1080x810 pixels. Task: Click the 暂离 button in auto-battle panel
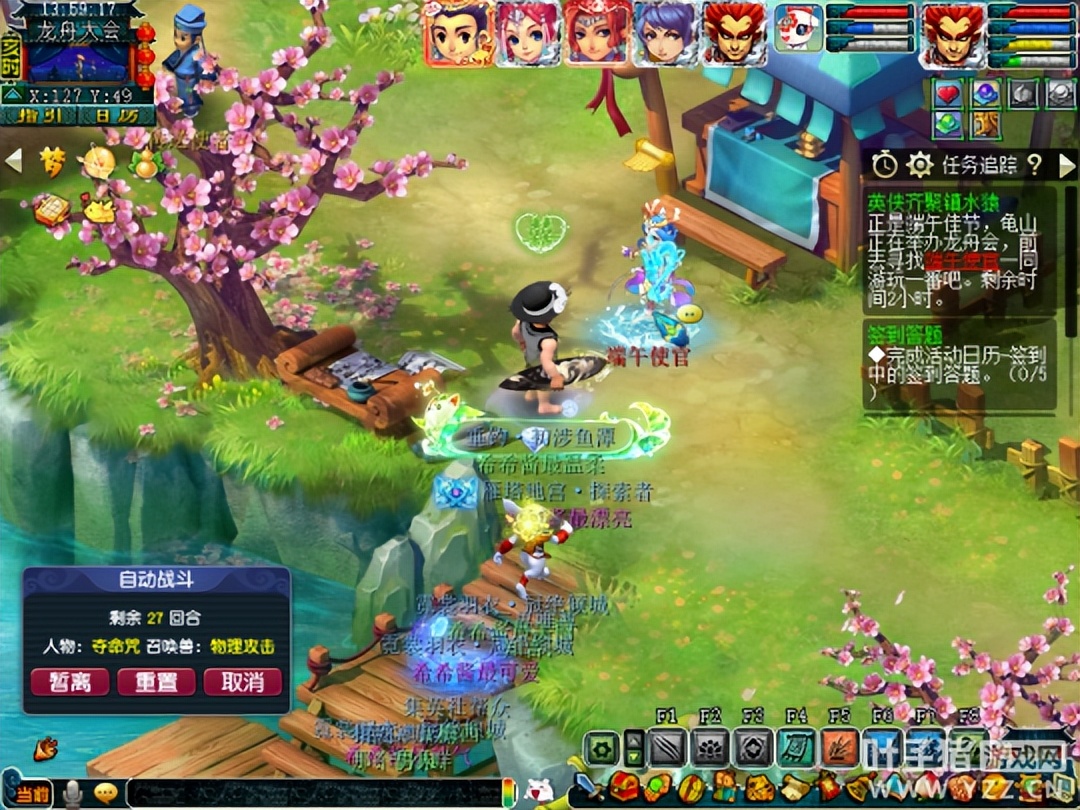pyautogui.click(x=69, y=682)
